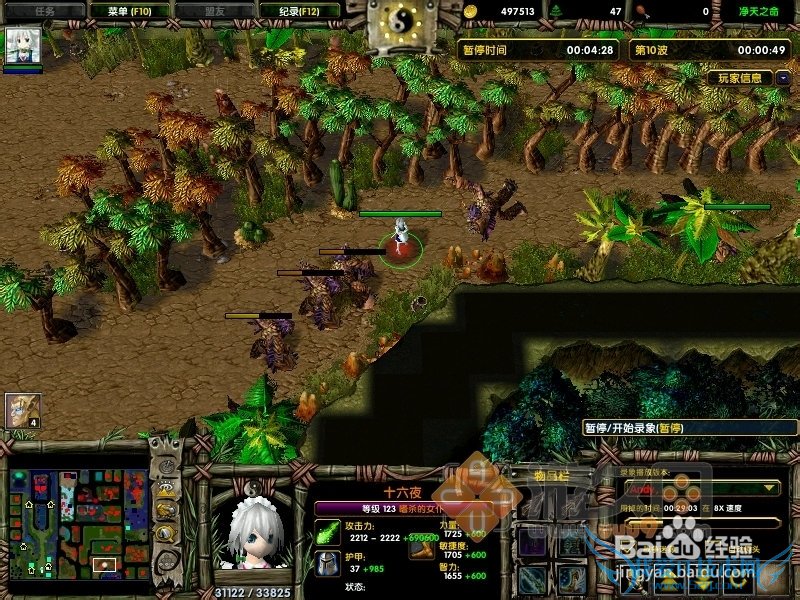
Task: Select the hero icon at top left
Action: pos(21,46)
